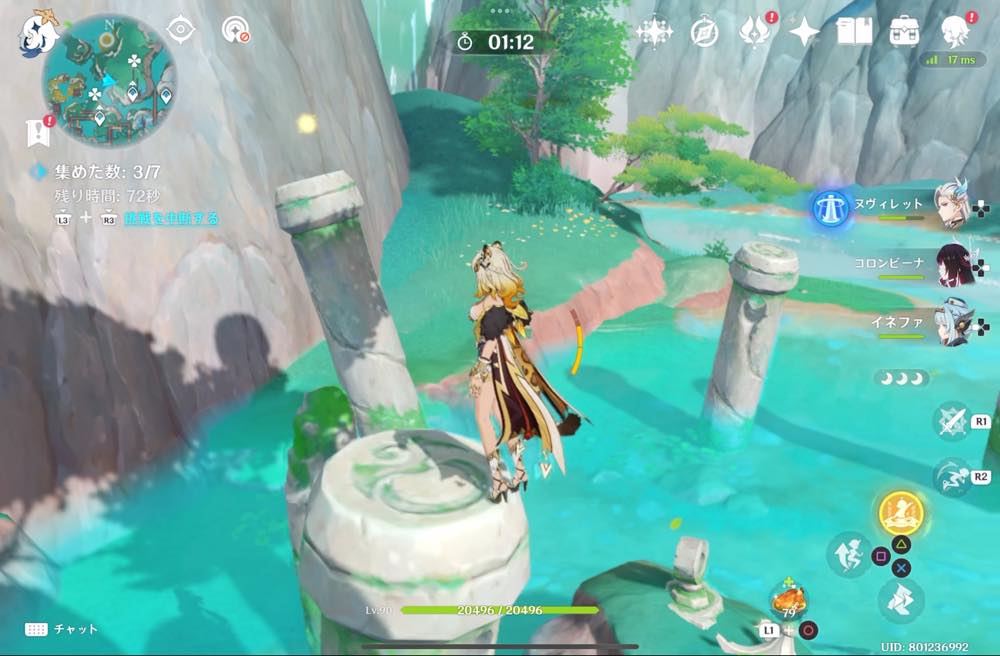Image resolution: width=1000 pixels, height=656 pixels.
Task: Open the backpack inventory
Action: 905,32
